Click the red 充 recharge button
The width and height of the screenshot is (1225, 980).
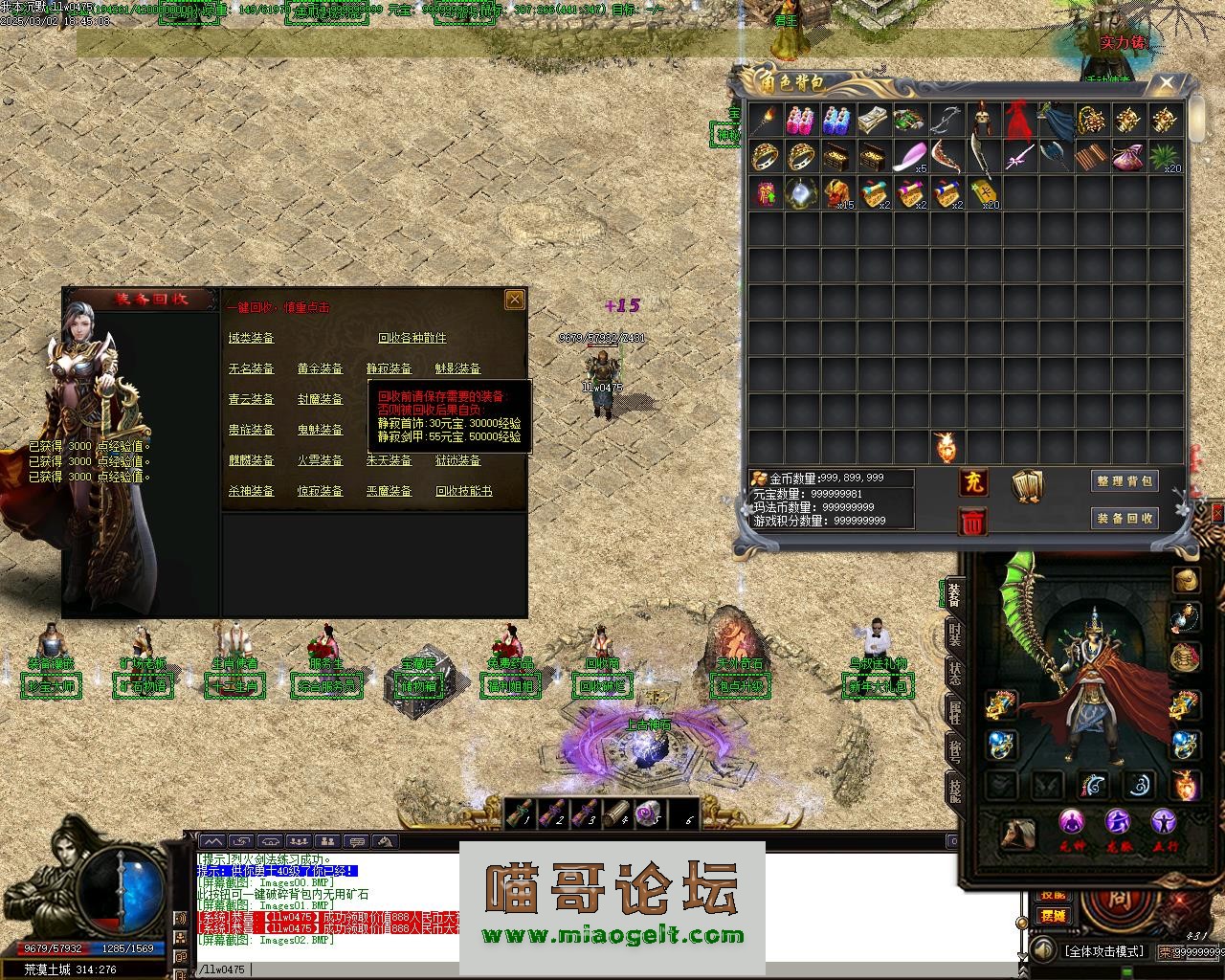coord(972,481)
